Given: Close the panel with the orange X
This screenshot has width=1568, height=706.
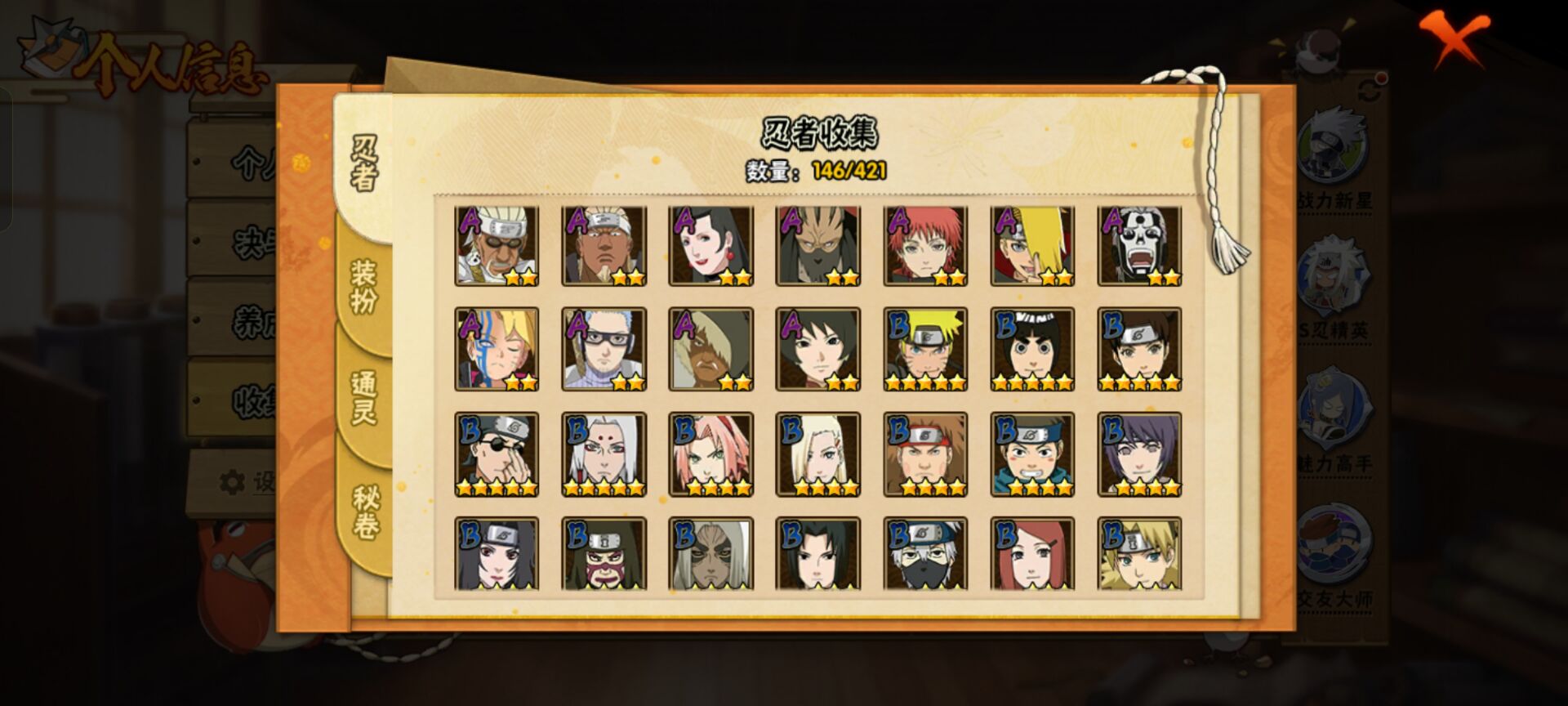Looking at the screenshot, I should pyautogui.click(x=1454, y=39).
